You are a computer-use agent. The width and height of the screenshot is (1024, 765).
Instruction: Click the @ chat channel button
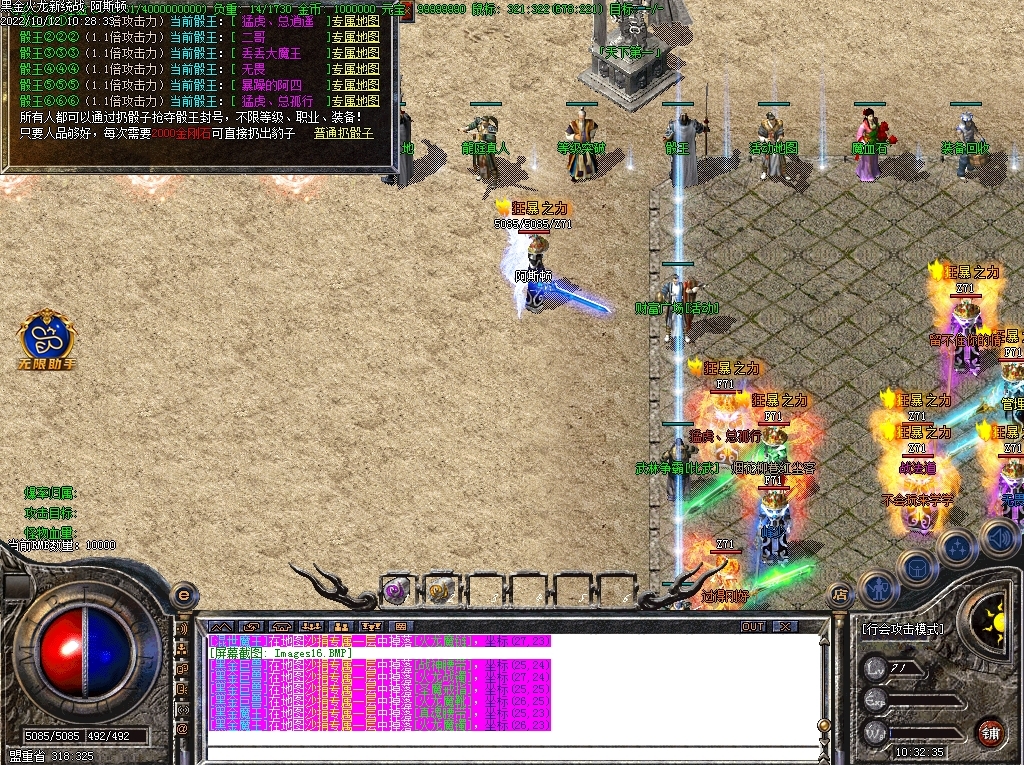click(183, 730)
